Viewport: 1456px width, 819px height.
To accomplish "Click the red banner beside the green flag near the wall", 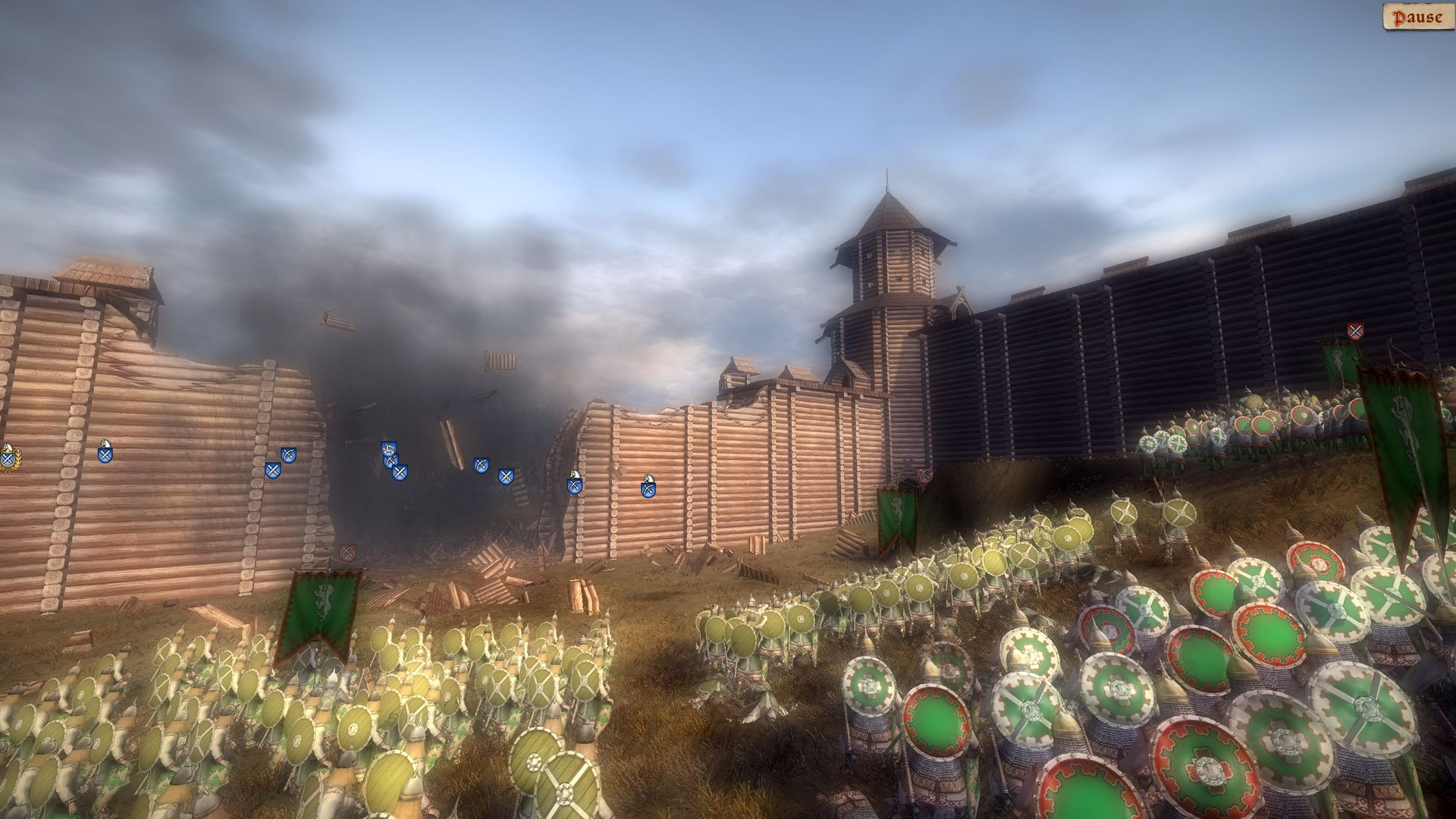I will (924, 474).
